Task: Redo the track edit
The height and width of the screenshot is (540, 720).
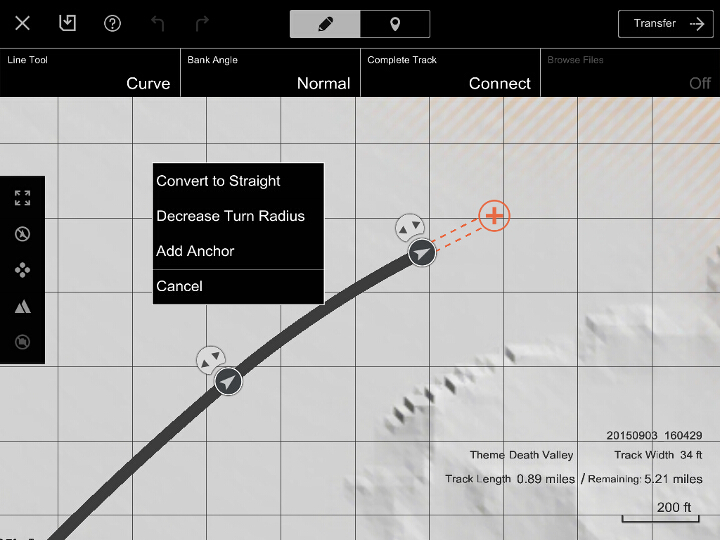Action: coord(202,23)
